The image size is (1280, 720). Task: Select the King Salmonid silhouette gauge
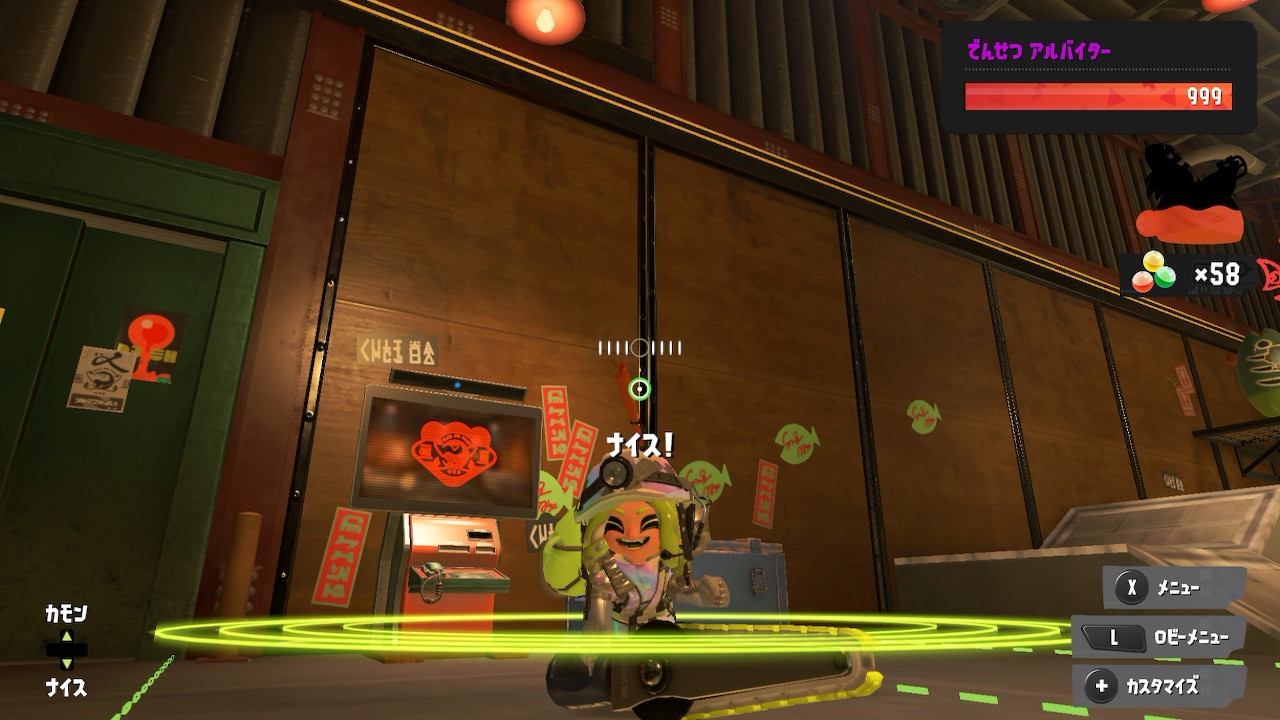point(1189,194)
